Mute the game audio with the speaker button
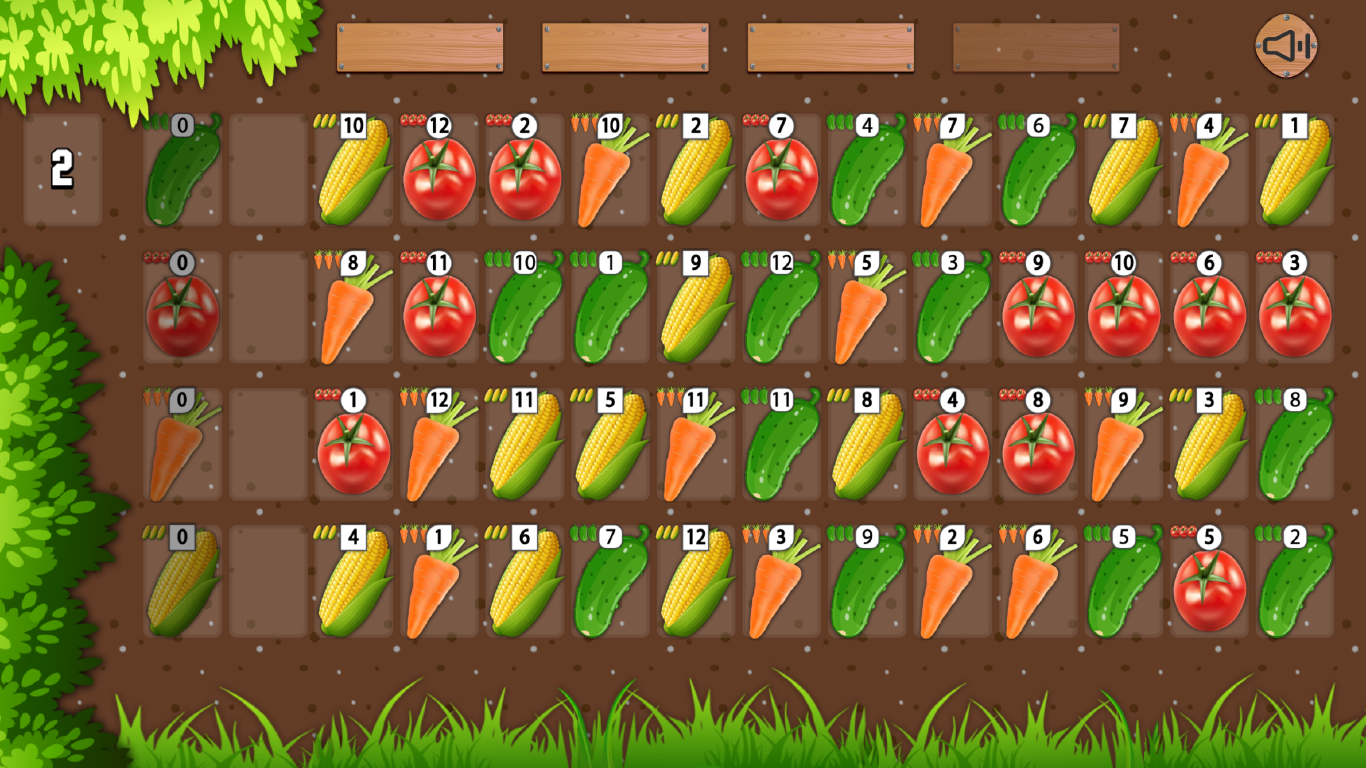The image size is (1366, 768). click(x=1284, y=45)
